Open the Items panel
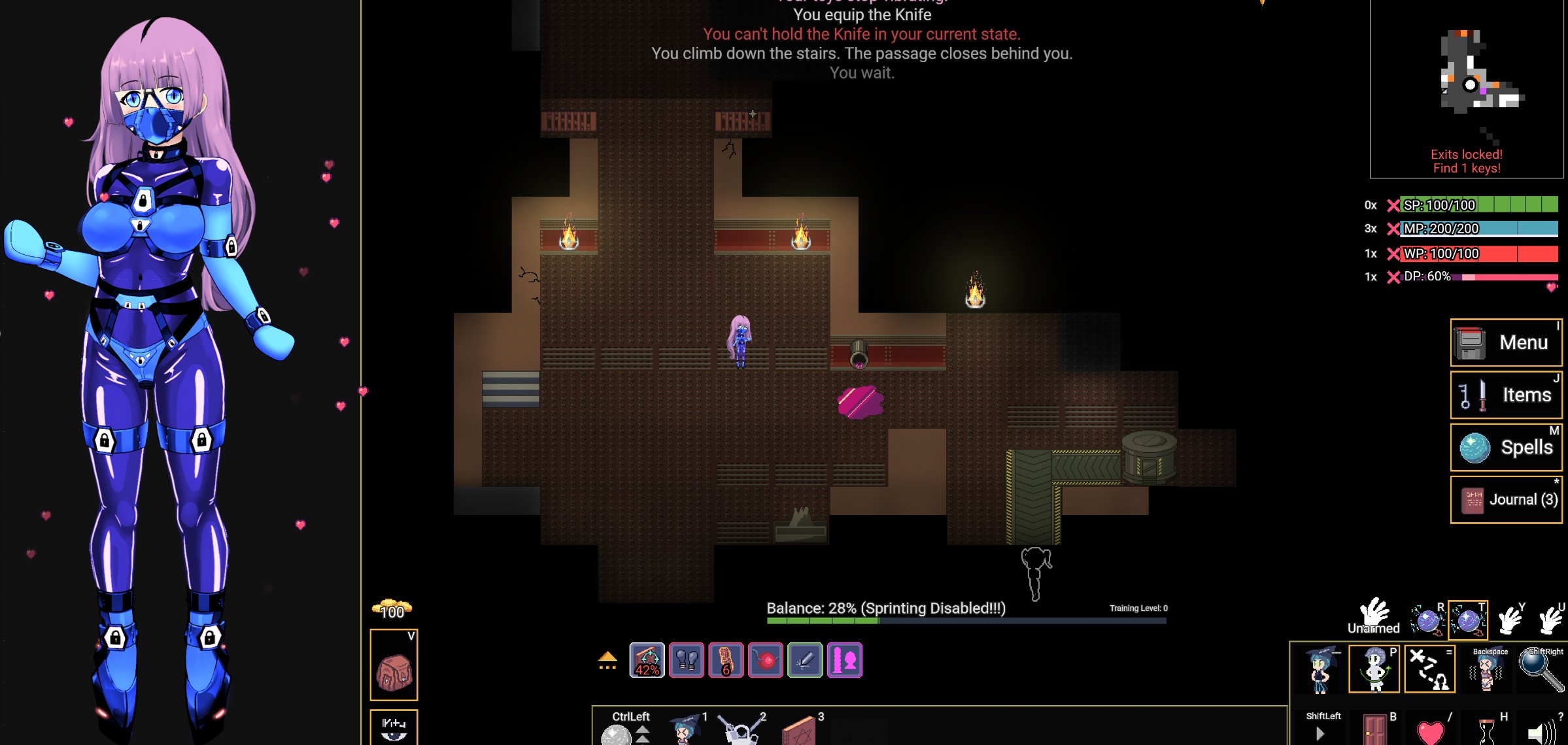The image size is (1568, 745). [1505, 395]
